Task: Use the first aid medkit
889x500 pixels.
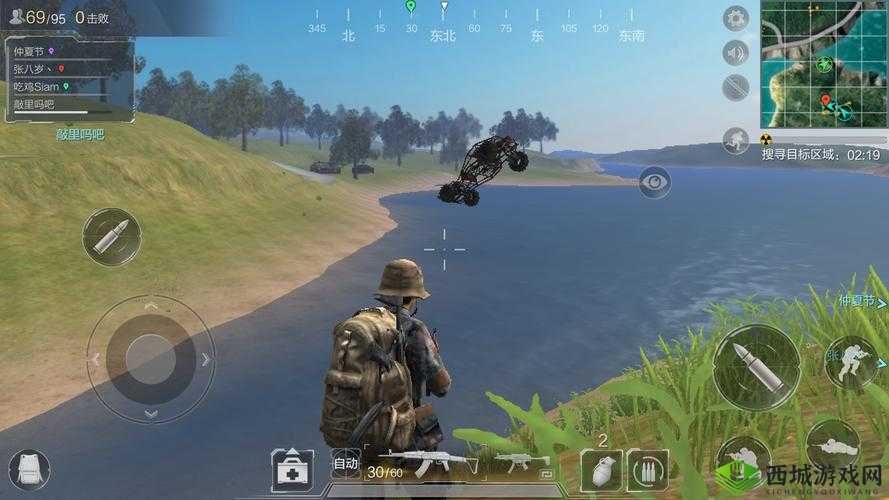Action: 290,467
